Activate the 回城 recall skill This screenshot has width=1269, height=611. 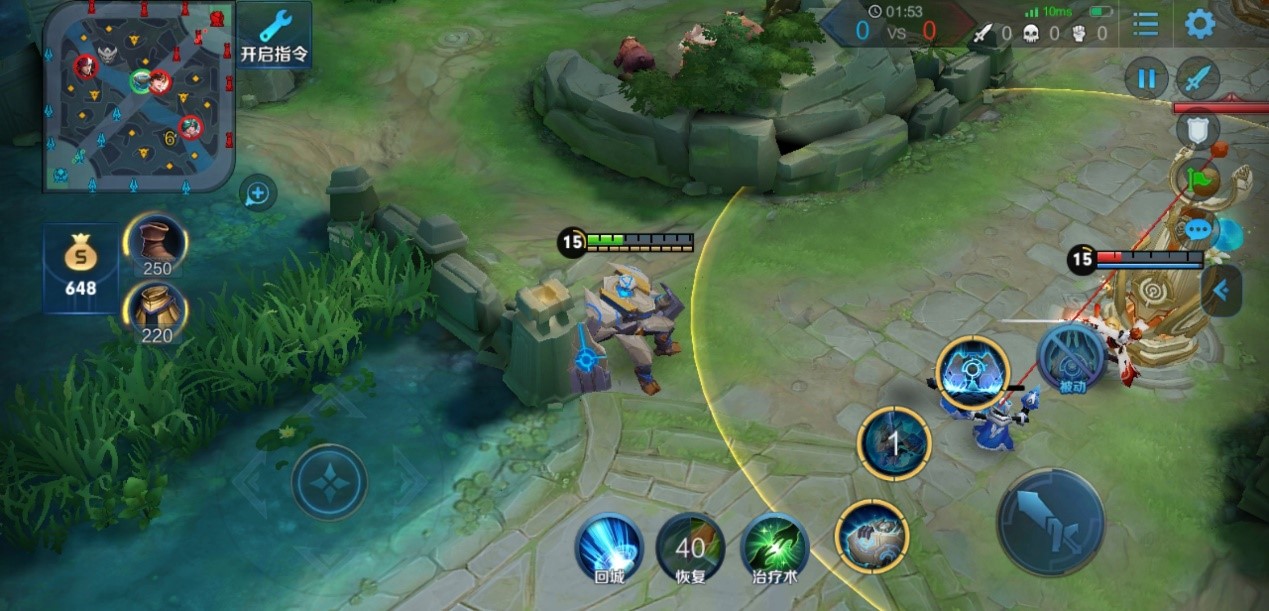609,547
